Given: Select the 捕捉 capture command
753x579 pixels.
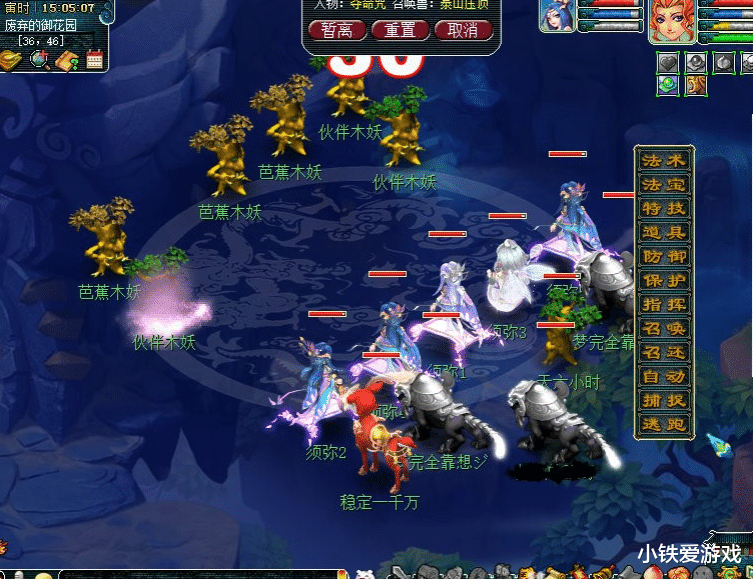Looking at the screenshot, I should pyautogui.click(x=664, y=401).
